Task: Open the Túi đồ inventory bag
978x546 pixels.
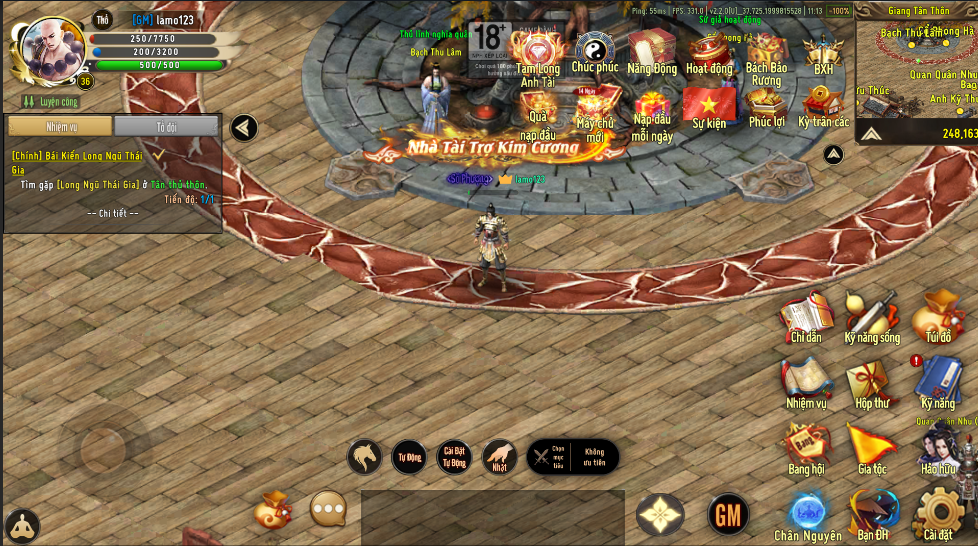Action: tap(938, 315)
